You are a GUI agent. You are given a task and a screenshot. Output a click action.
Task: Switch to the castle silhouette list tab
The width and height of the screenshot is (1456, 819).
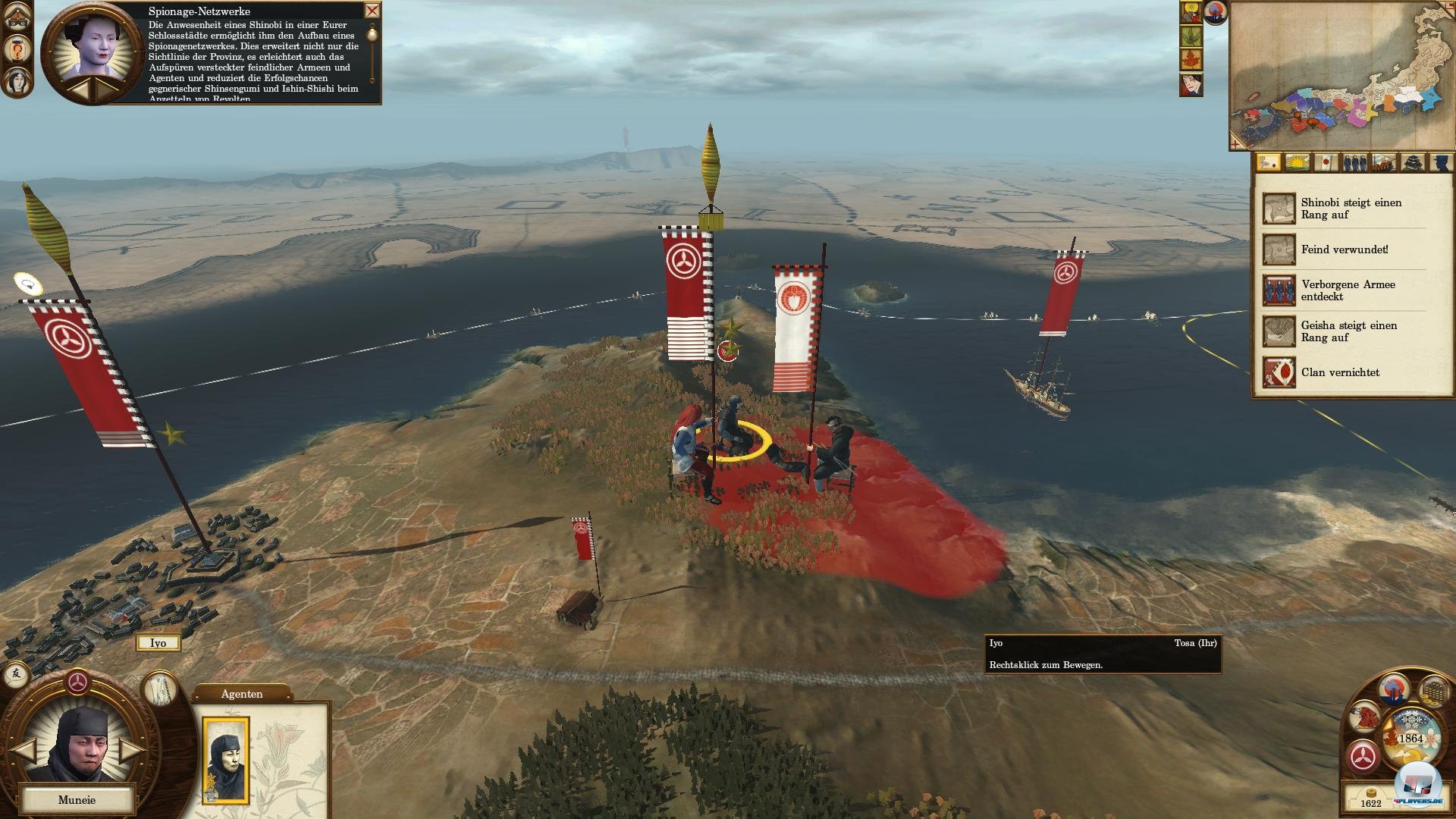[1414, 162]
